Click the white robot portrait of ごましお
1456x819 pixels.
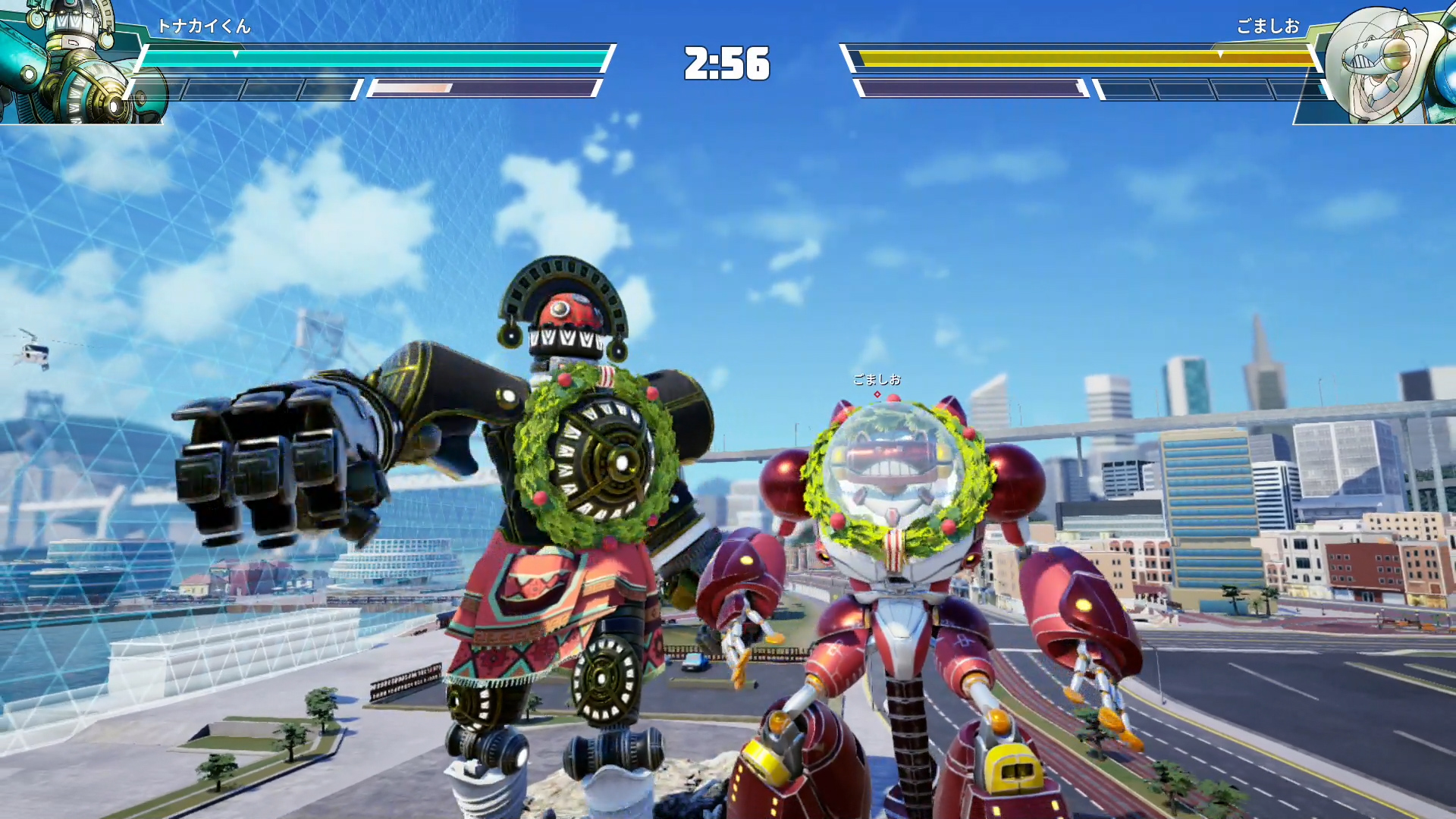click(1384, 62)
